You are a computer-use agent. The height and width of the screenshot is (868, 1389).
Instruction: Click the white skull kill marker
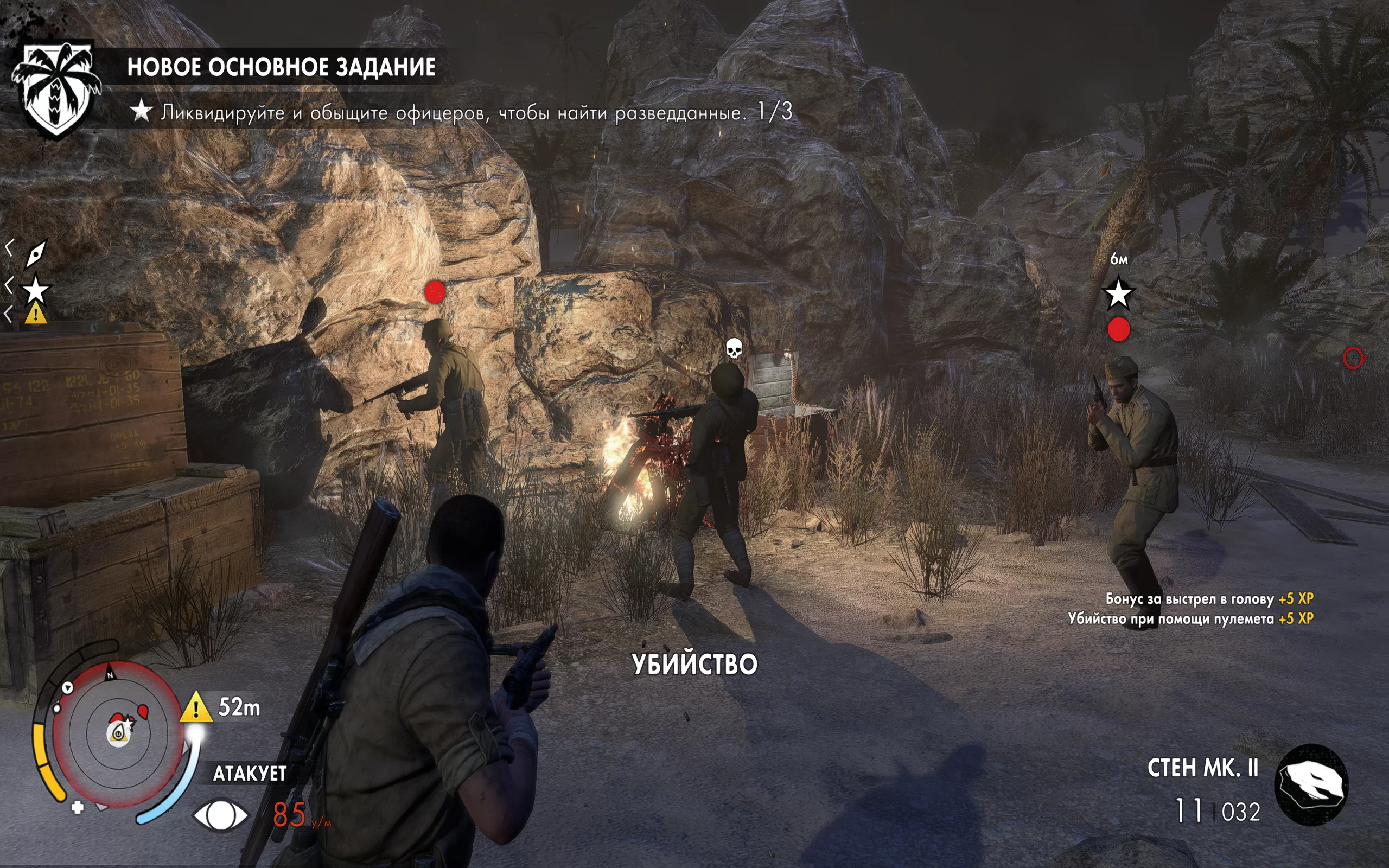tap(734, 348)
